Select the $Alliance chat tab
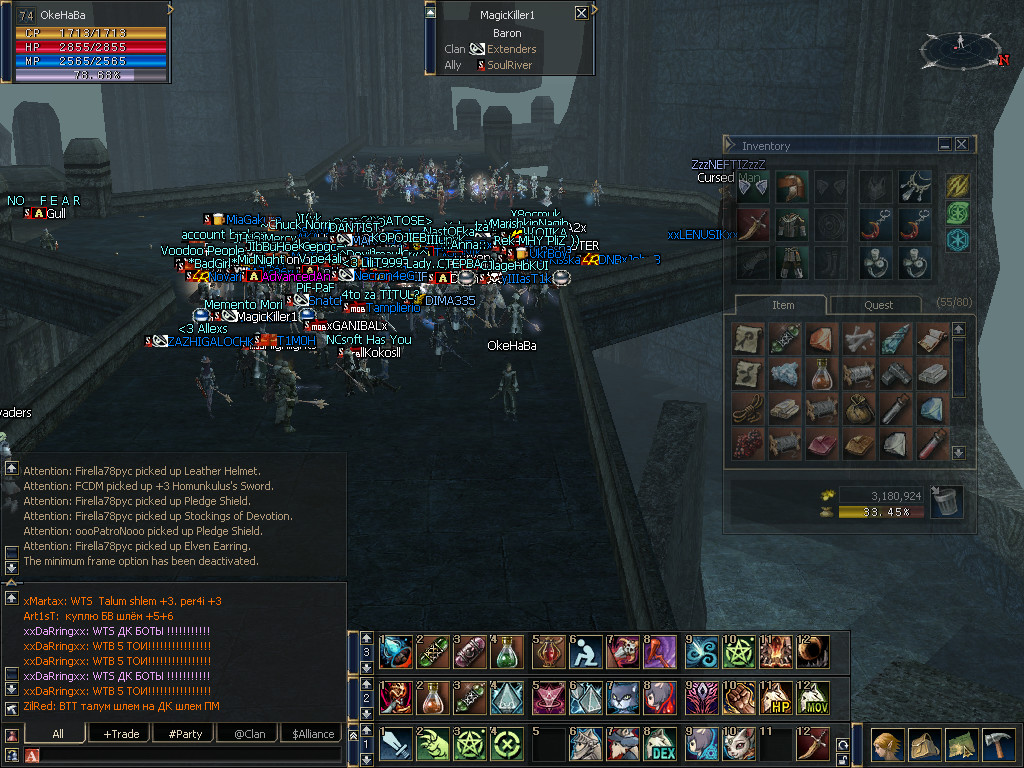This screenshot has height=768, width=1024. (x=313, y=733)
